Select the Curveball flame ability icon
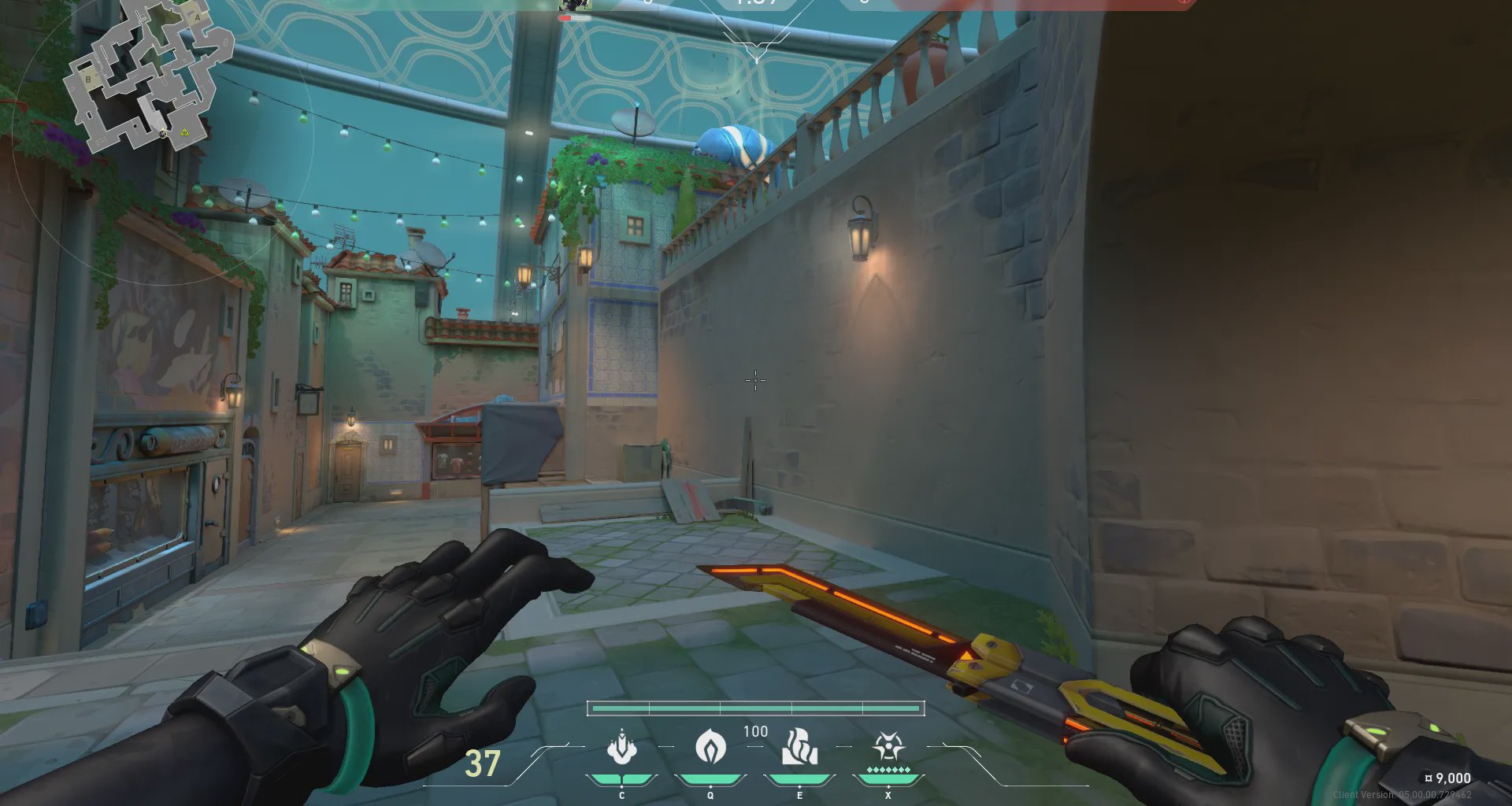Screen dimensions: 1512x806 pyautogui.click(x=710, y=747)
